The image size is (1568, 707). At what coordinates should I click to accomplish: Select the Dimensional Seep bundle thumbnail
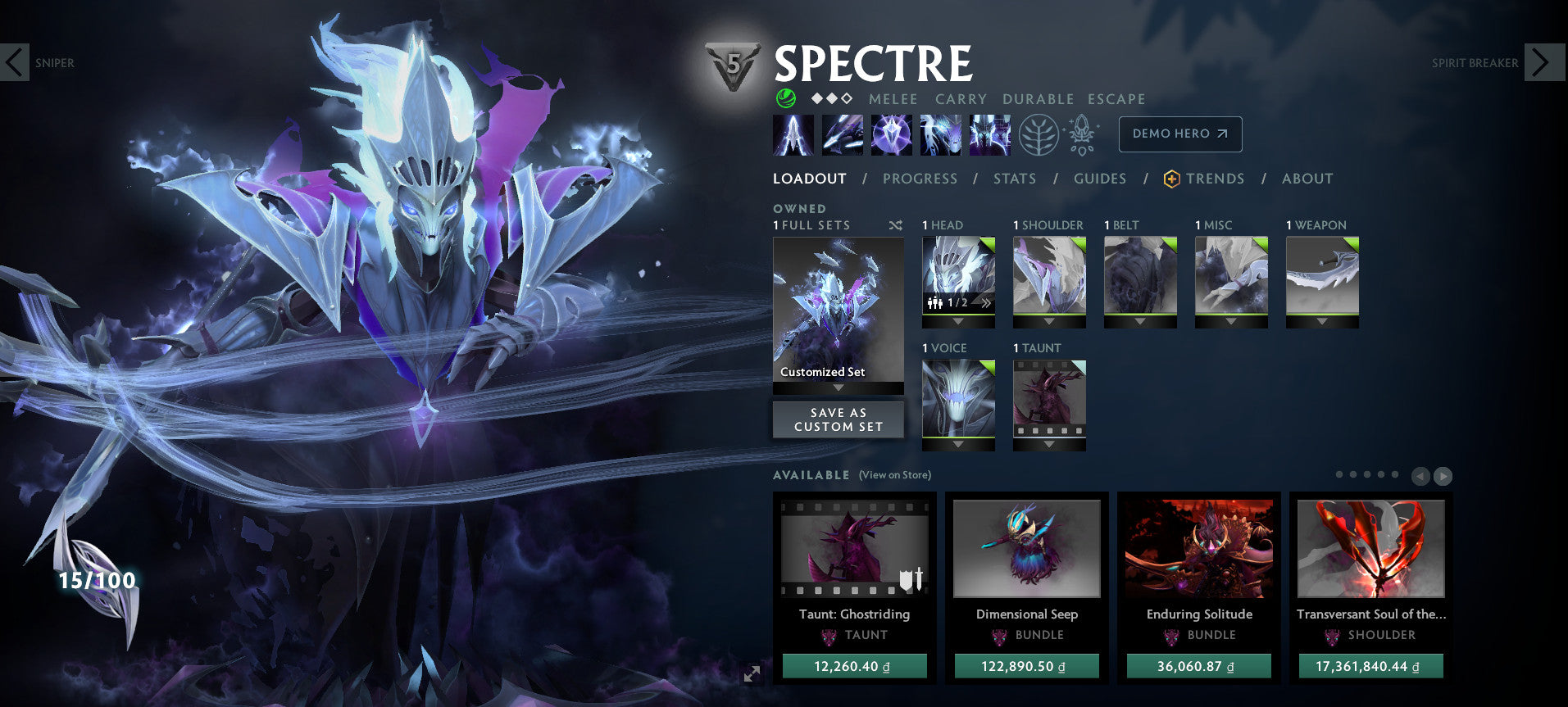pos(1026,549)
